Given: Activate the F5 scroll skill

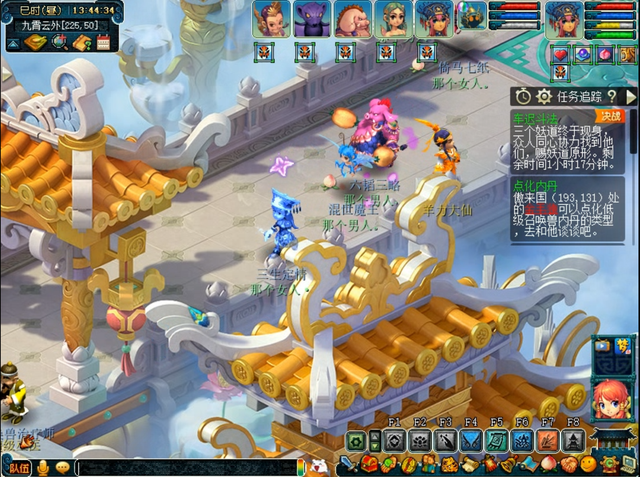Looking at the screenshot, I should (496, 440).
